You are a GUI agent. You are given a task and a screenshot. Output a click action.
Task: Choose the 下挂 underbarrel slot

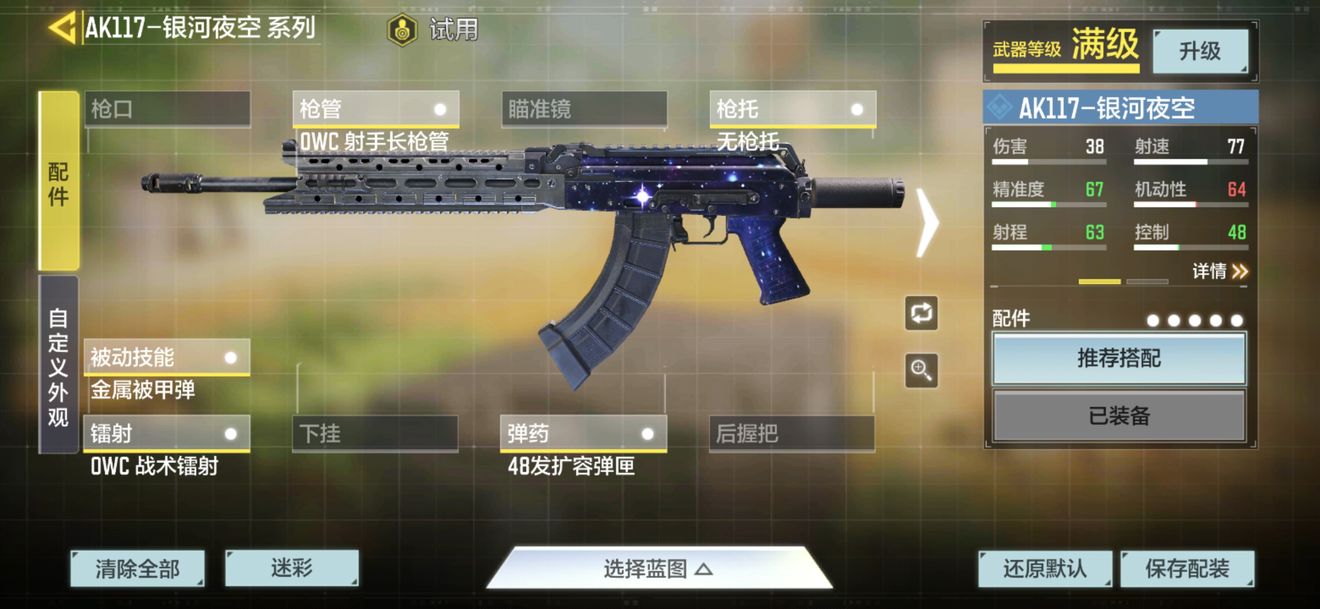[x=376, y=434]
